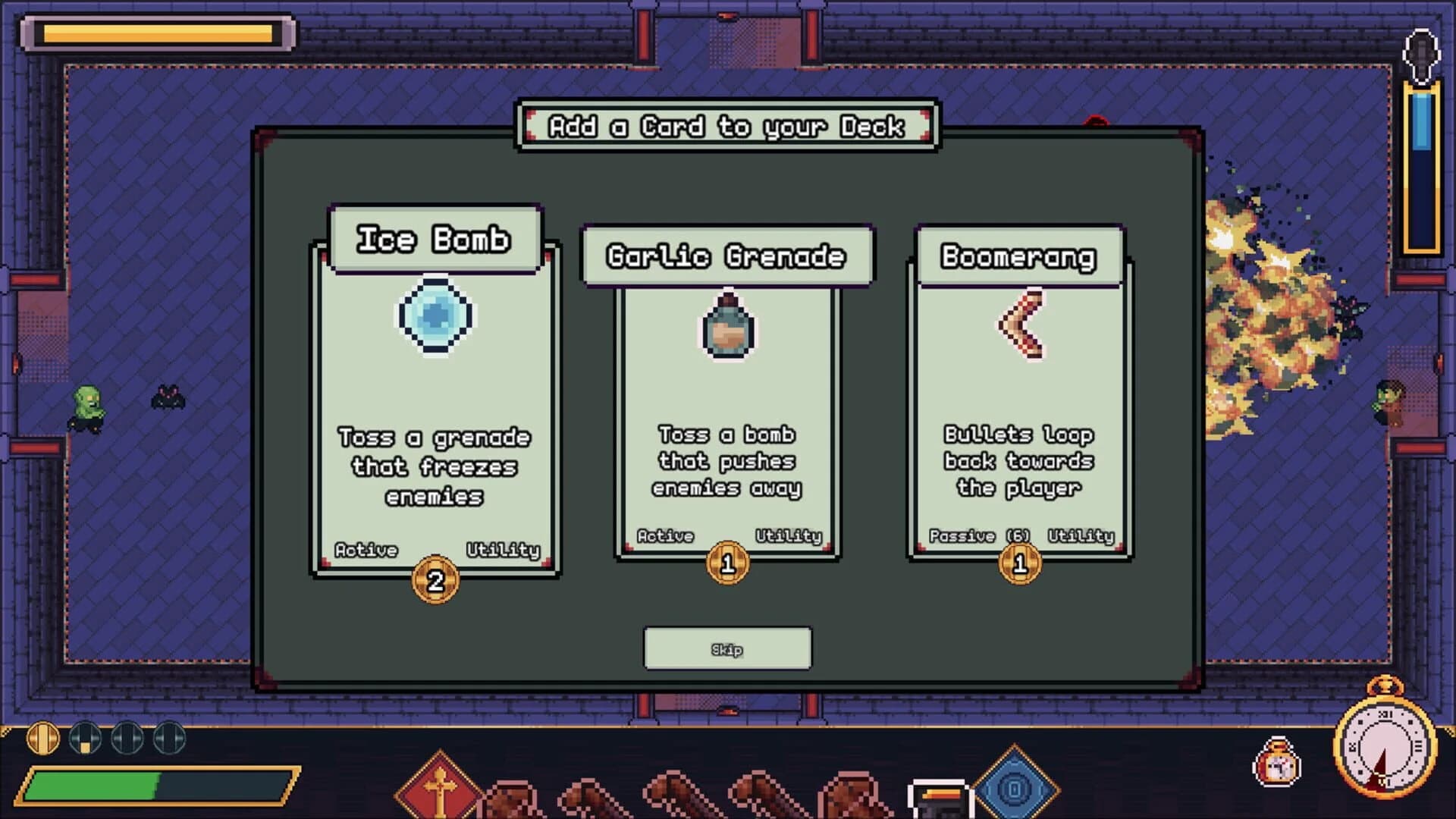Screen dimensions: 1456x819
Task: Select the Ice Bomb orb icon
Action: click(x=436, y=317)
